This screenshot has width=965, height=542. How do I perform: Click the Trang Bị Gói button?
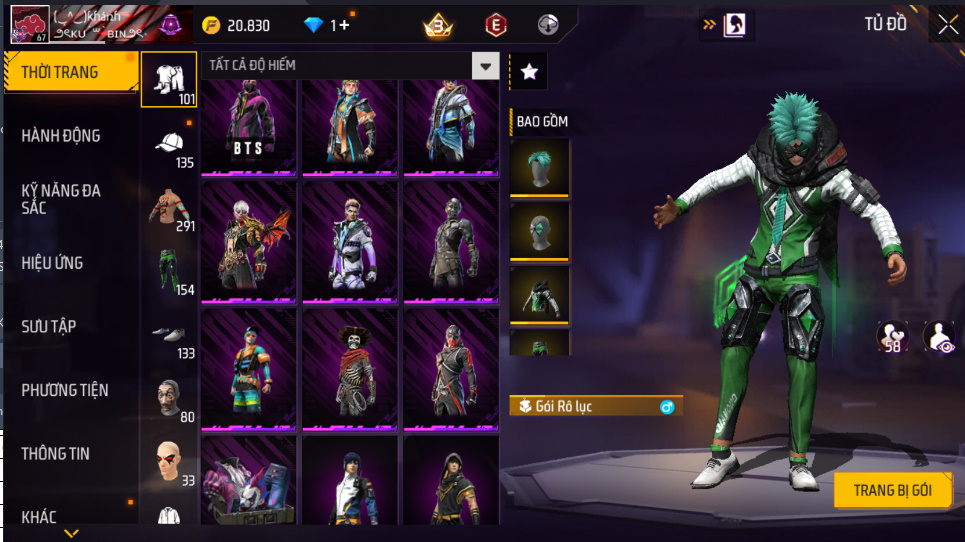(x=892, y=490)
